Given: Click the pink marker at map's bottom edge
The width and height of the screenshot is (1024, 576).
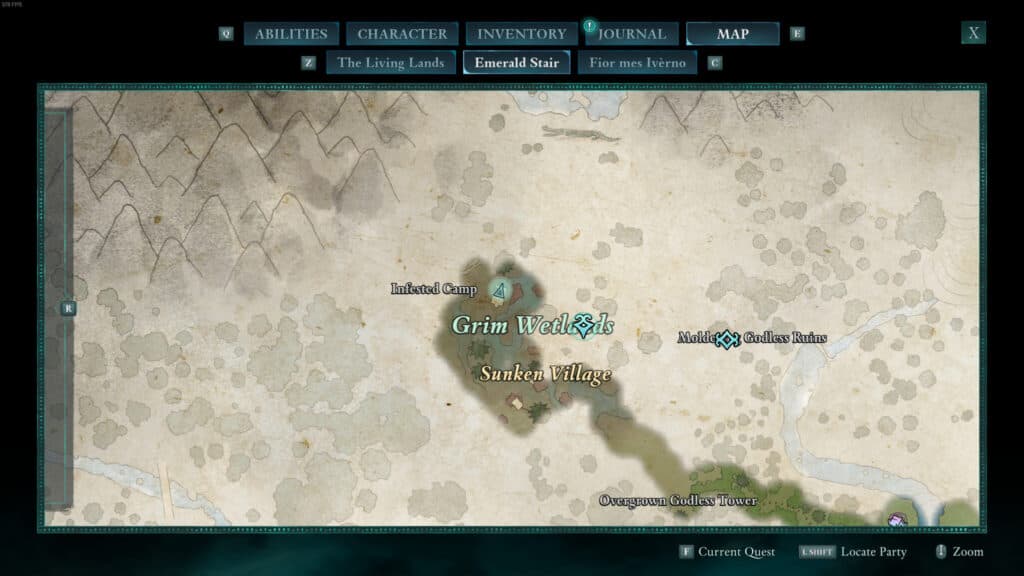Looking at the screenshot, I should pos(897,520).
